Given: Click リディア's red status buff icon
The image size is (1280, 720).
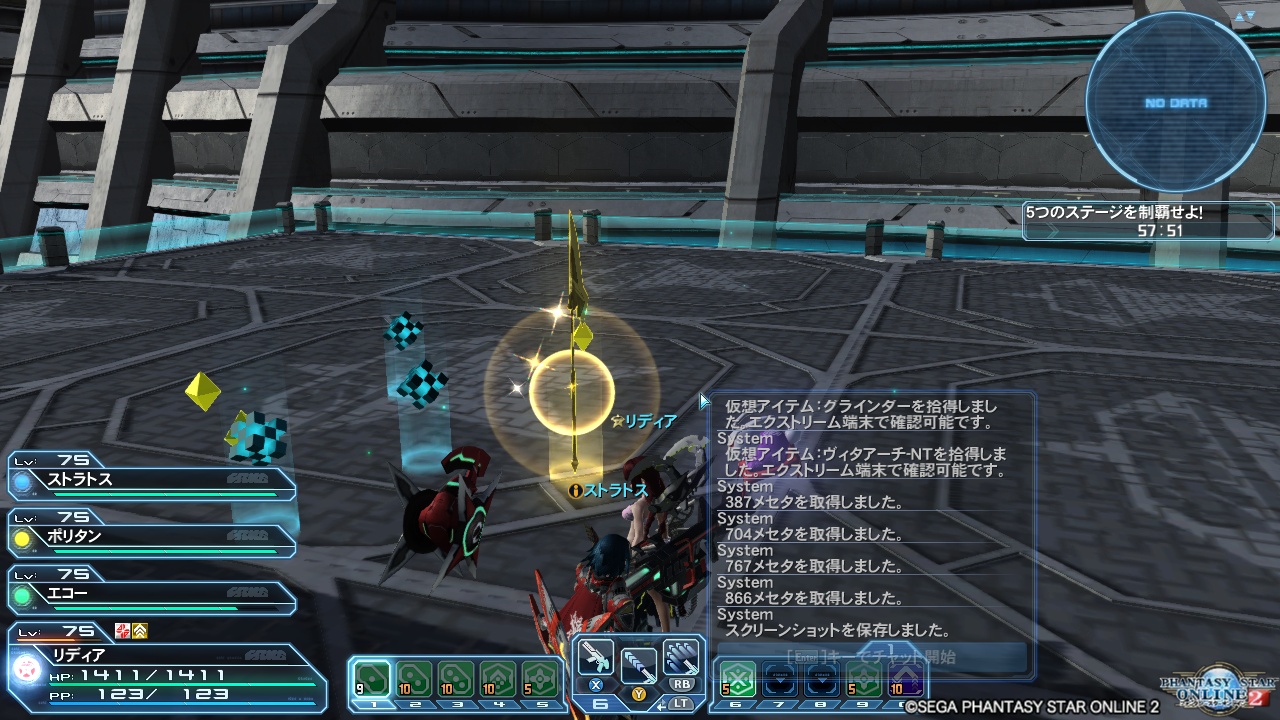Looking at the screenshot, I should [121, 631].
